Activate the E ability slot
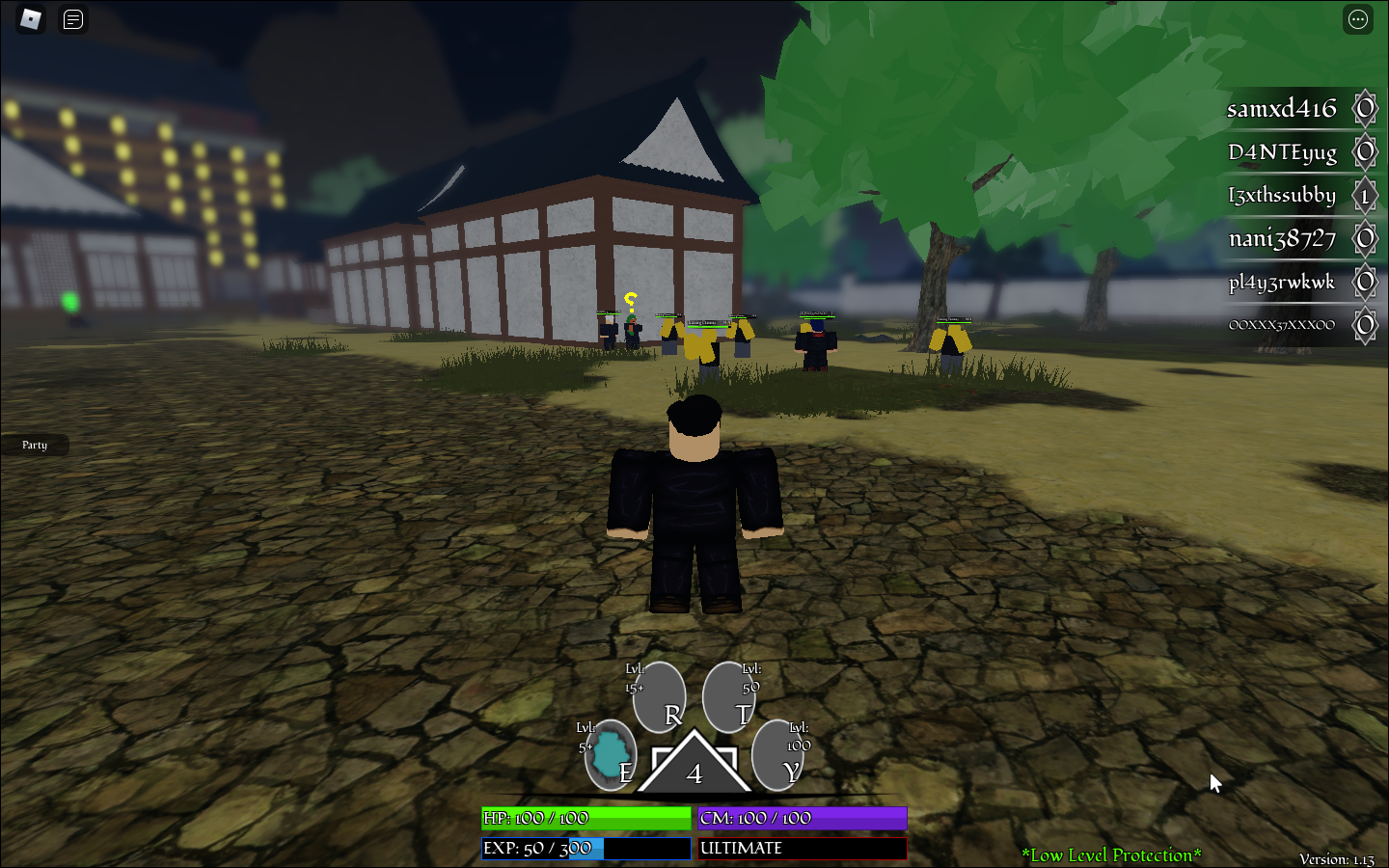Image resolution: width=1389 pixels, height=868 pixels. click(611, 755)
